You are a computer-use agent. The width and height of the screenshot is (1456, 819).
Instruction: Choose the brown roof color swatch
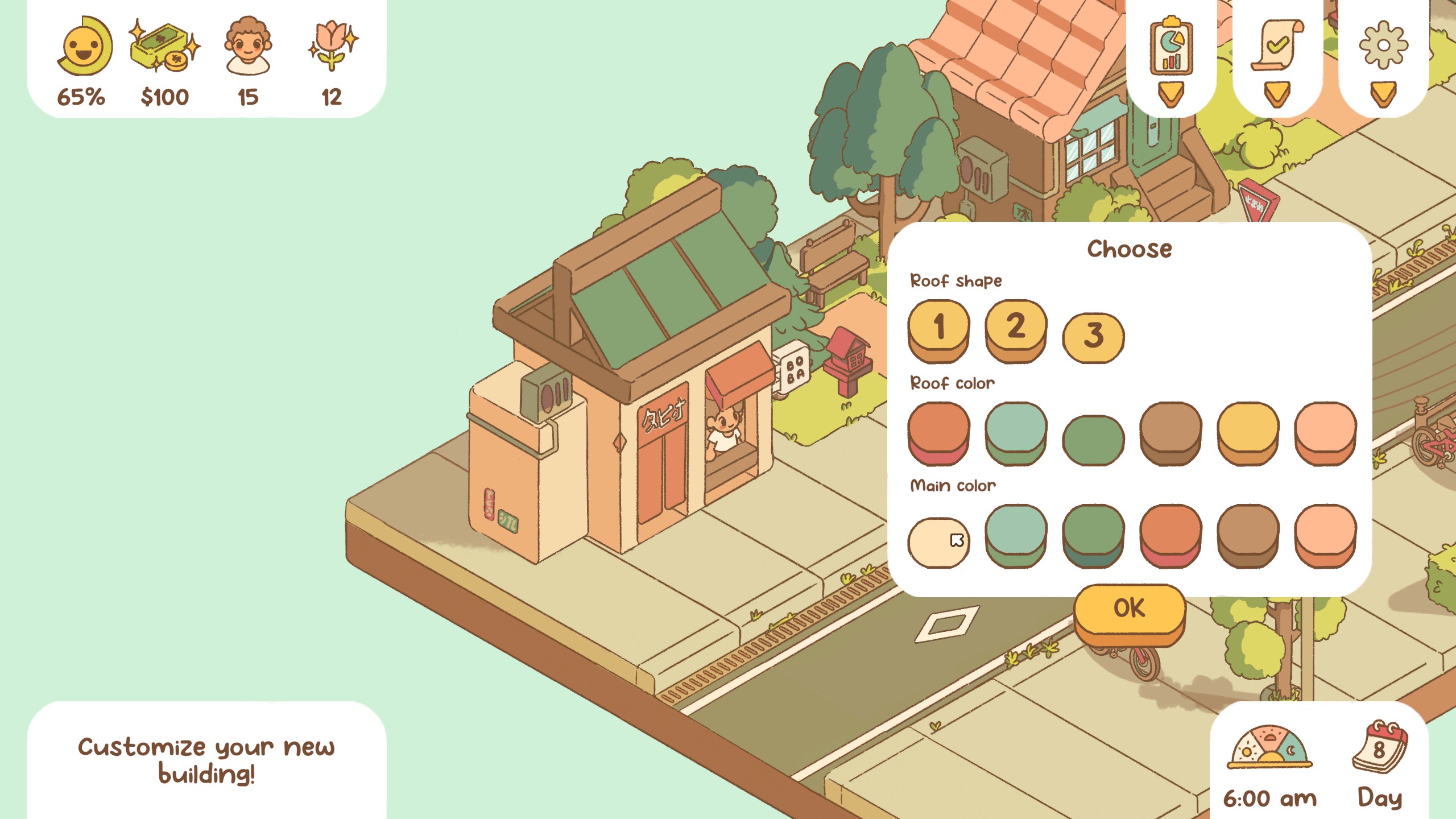click(x=1170, y=430)
